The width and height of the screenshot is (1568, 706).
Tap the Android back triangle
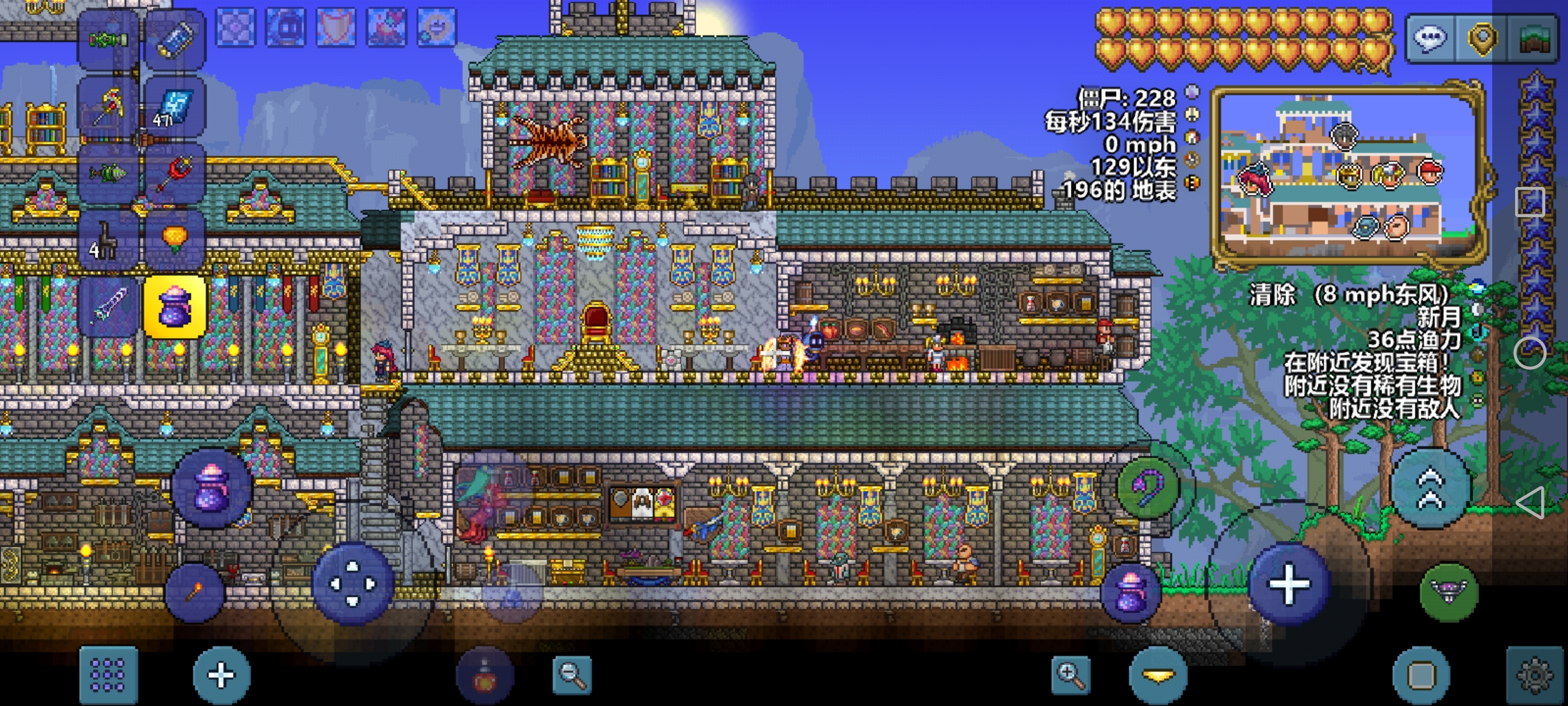click(1530, 503)
